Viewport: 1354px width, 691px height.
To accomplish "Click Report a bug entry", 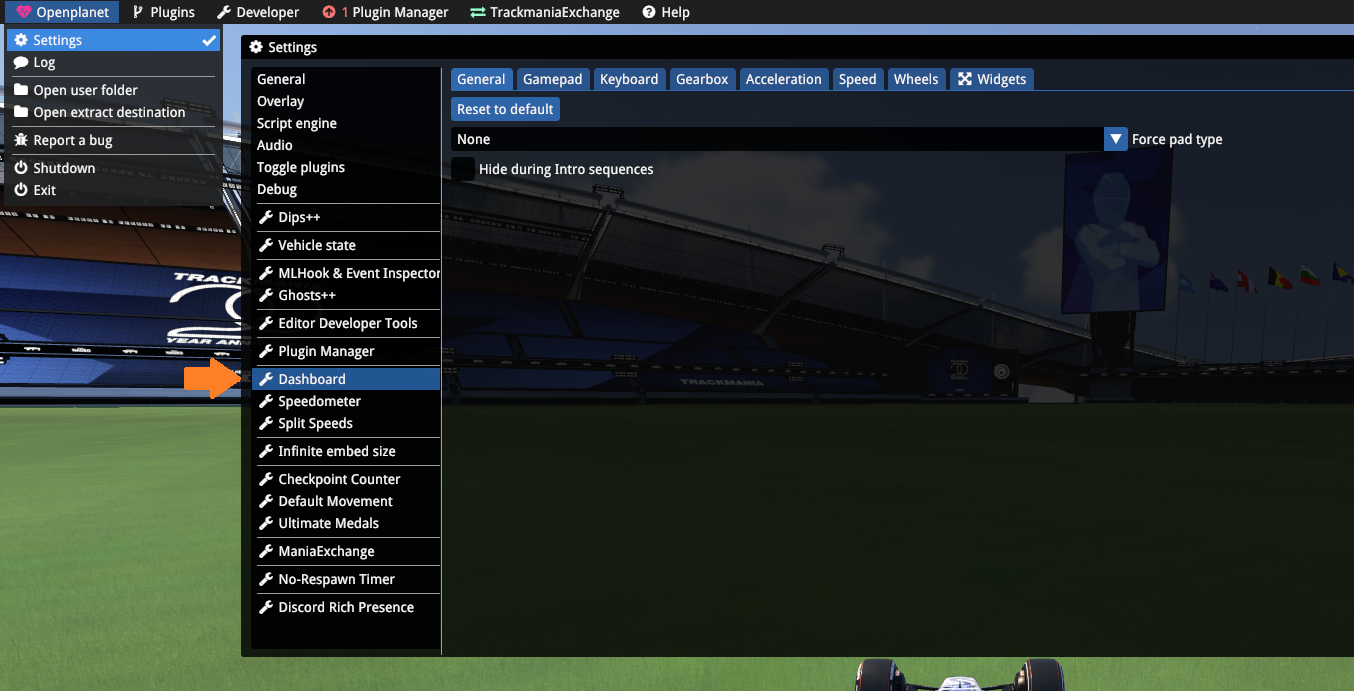I will click(x=72, y=140).
